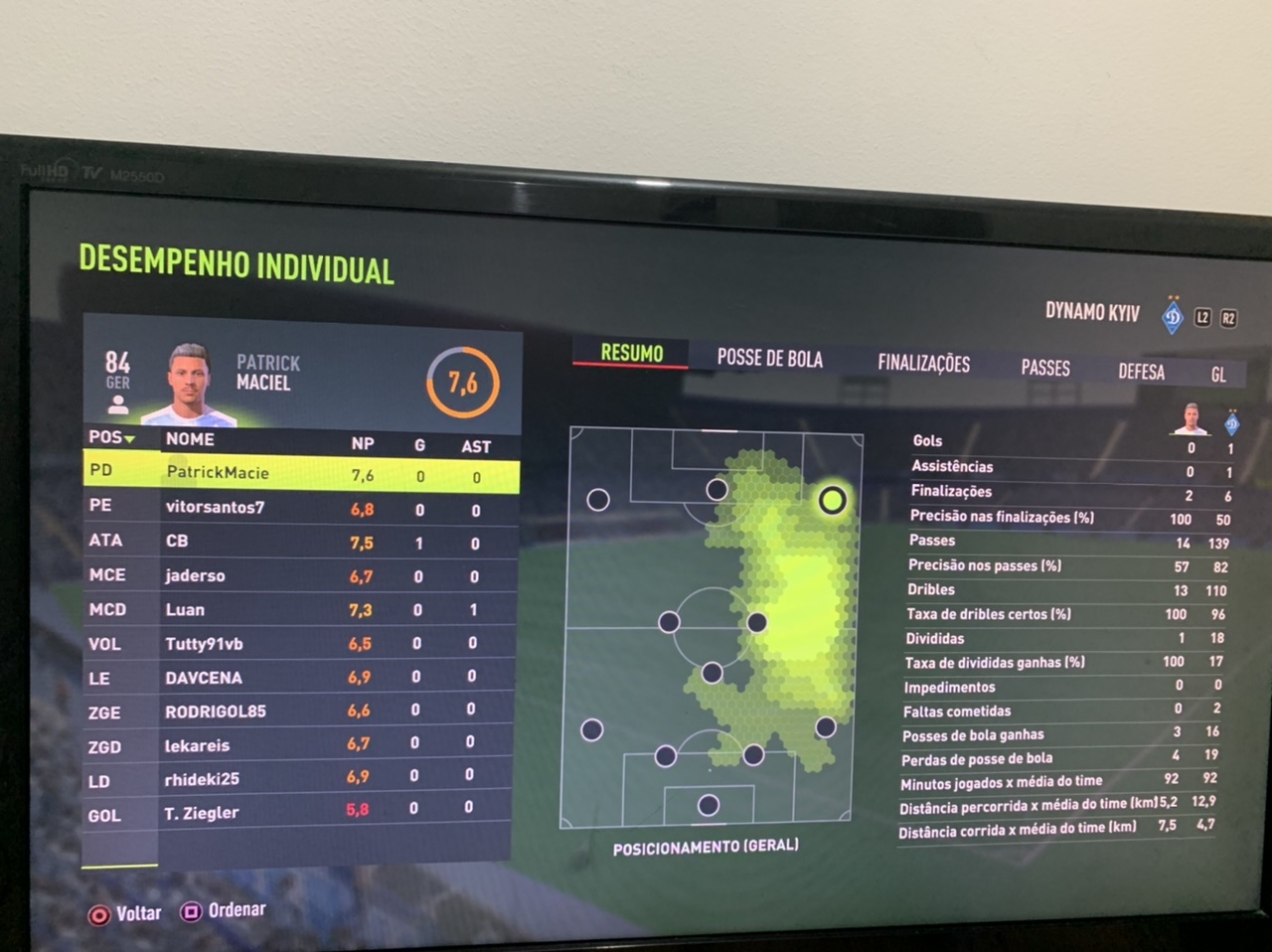The height and width of the screenshot is (952, 1272).
Task: Switch to the Posse de Bola tab
Action: pyautogui.click(x=769, y=359)
